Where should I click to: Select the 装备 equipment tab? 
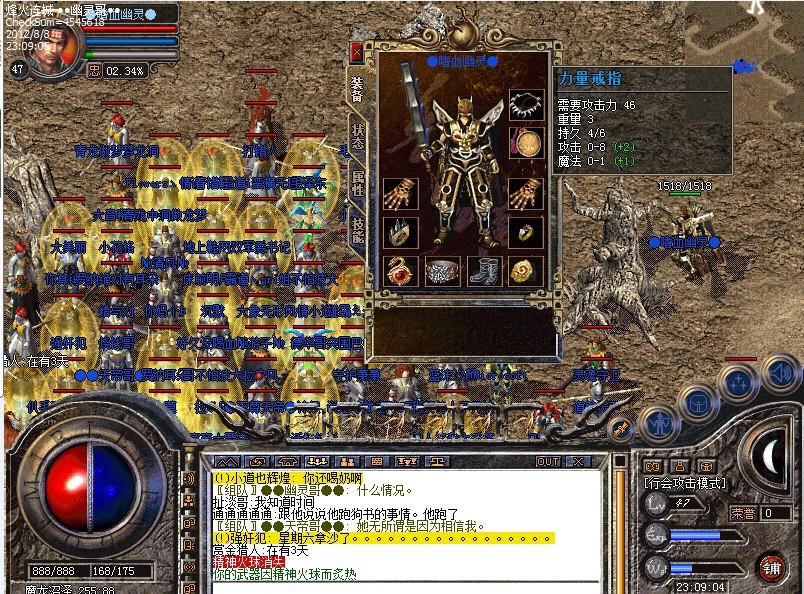(357, 90)
